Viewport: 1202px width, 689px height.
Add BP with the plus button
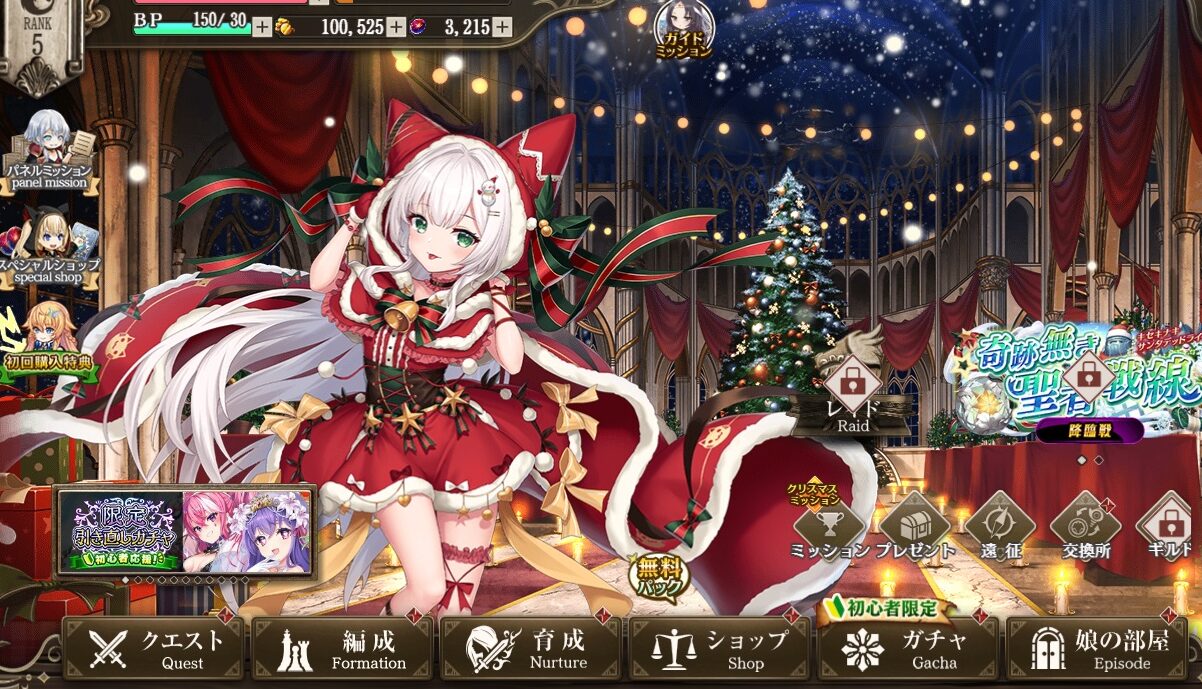click(x=261, y=27)
